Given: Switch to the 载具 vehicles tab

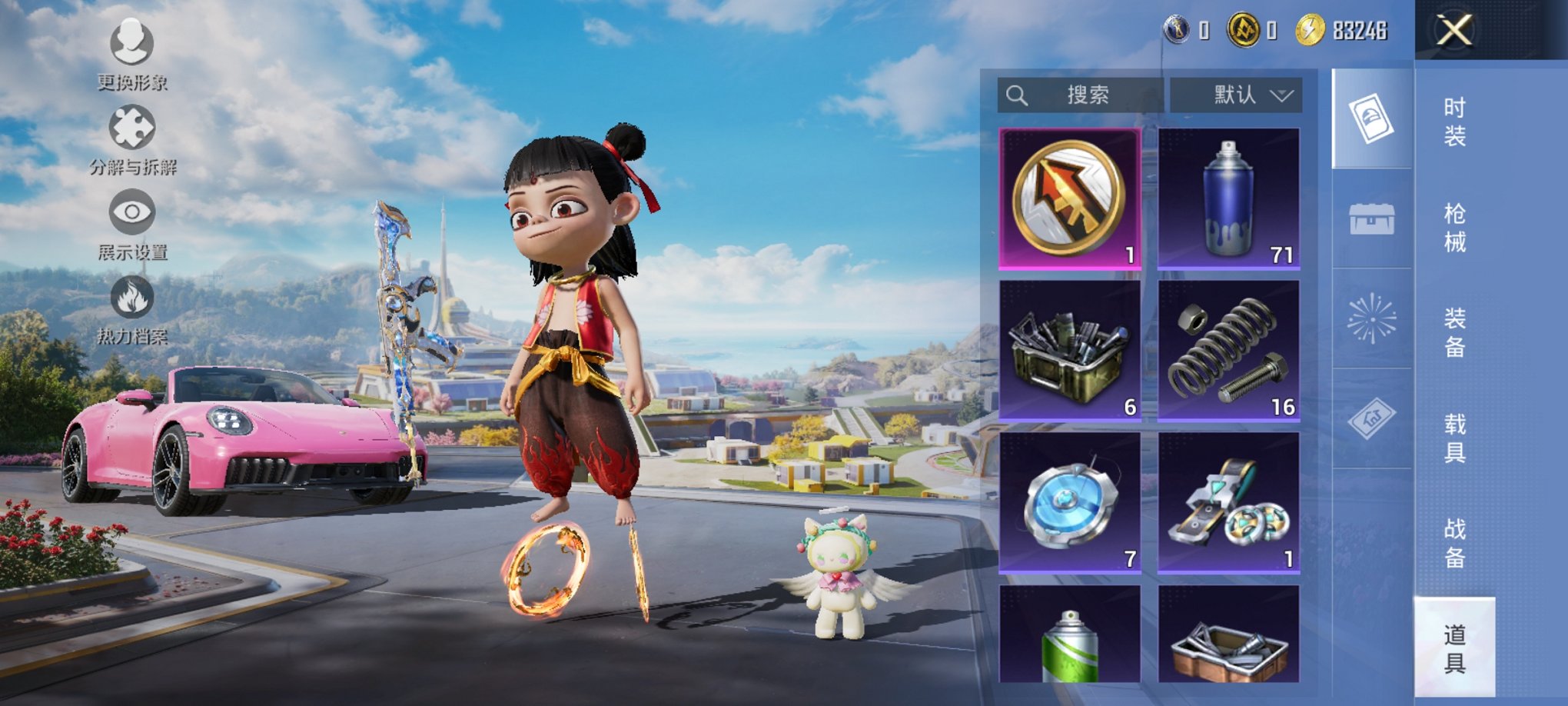Looking at the screenshot, I should coord(1454,438).
